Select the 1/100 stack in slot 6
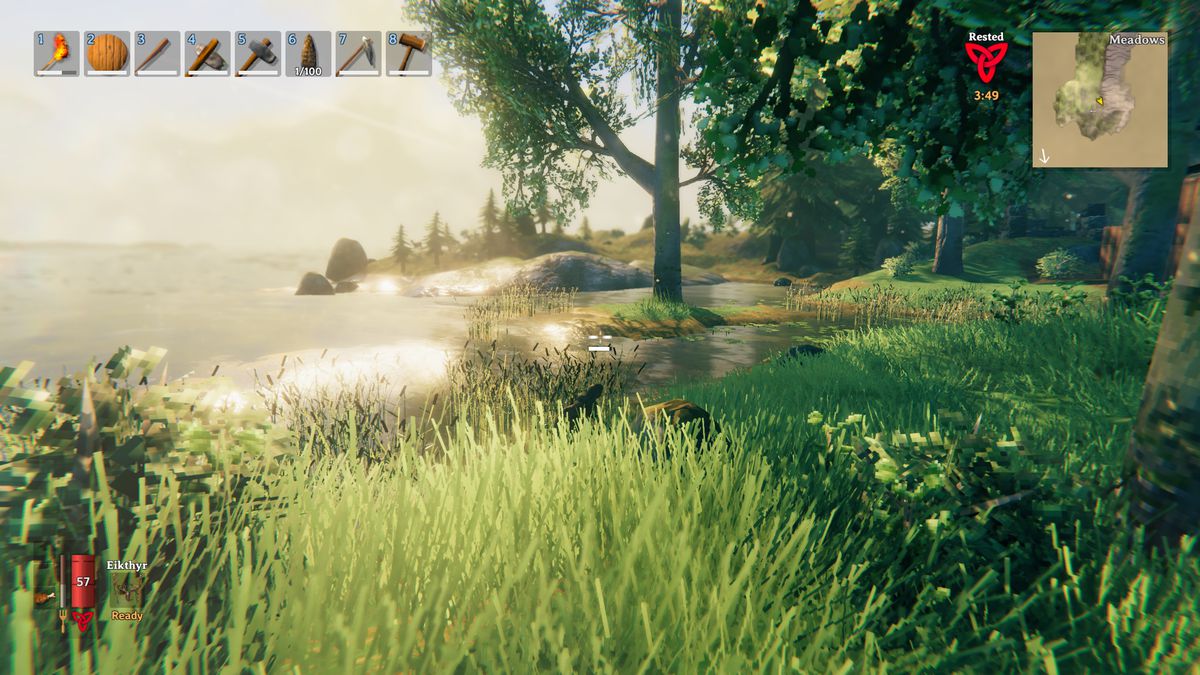The image size is (1200, 675). click(308, 54)
